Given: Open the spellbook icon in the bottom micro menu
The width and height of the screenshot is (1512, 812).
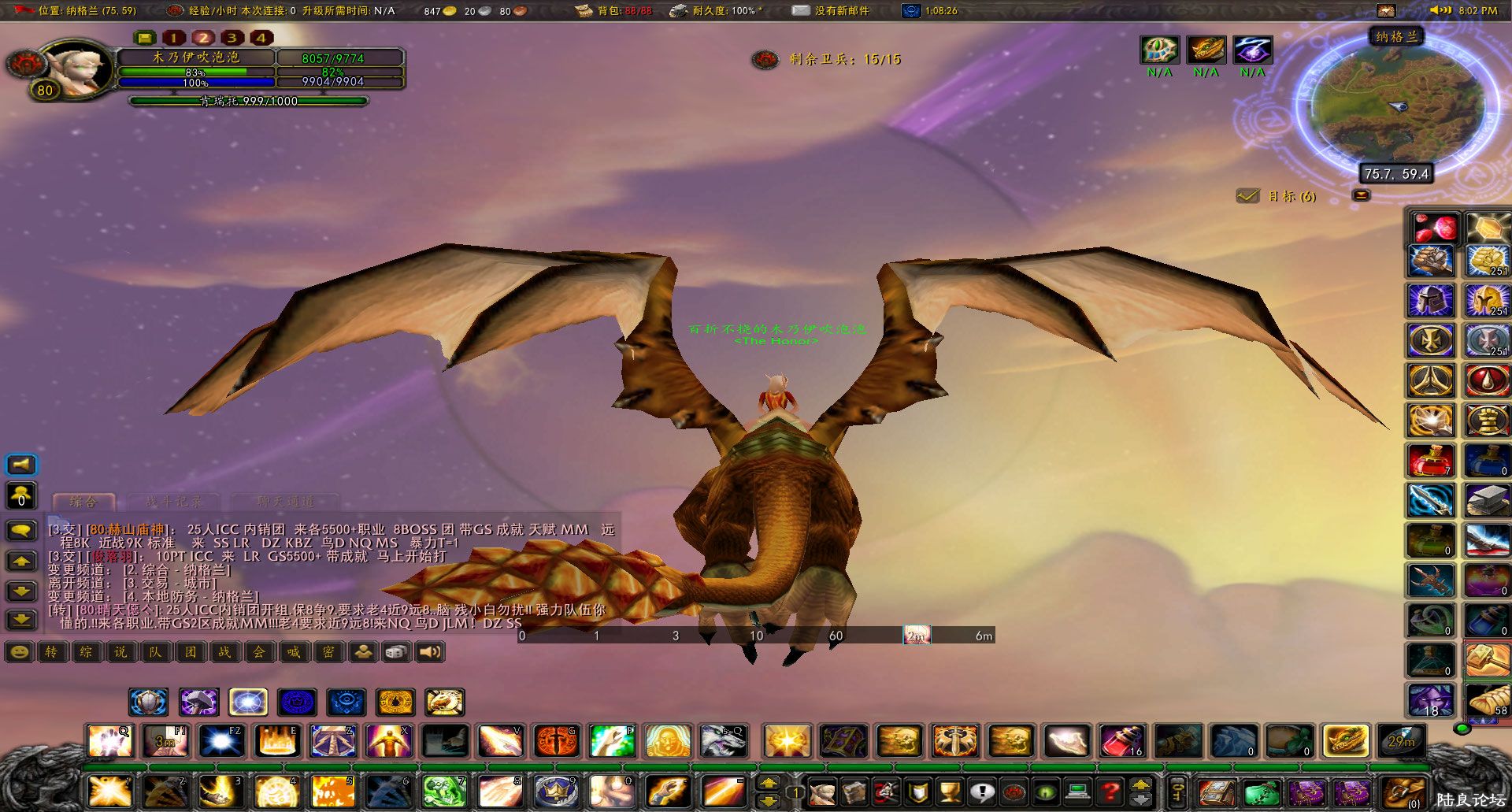Looking at the screenshot, I should coord(857,792).
